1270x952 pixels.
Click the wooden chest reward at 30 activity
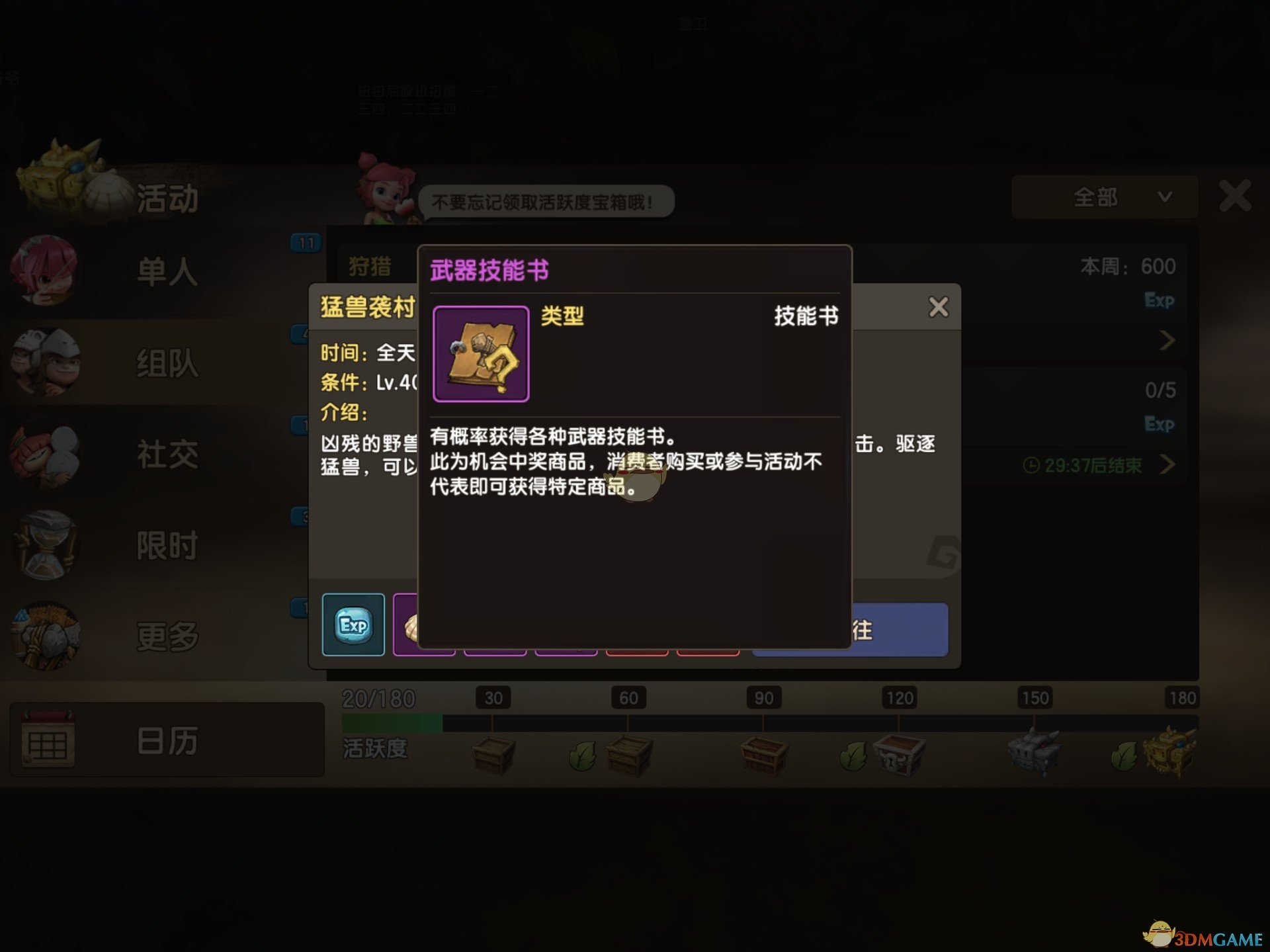click(492, 754)
